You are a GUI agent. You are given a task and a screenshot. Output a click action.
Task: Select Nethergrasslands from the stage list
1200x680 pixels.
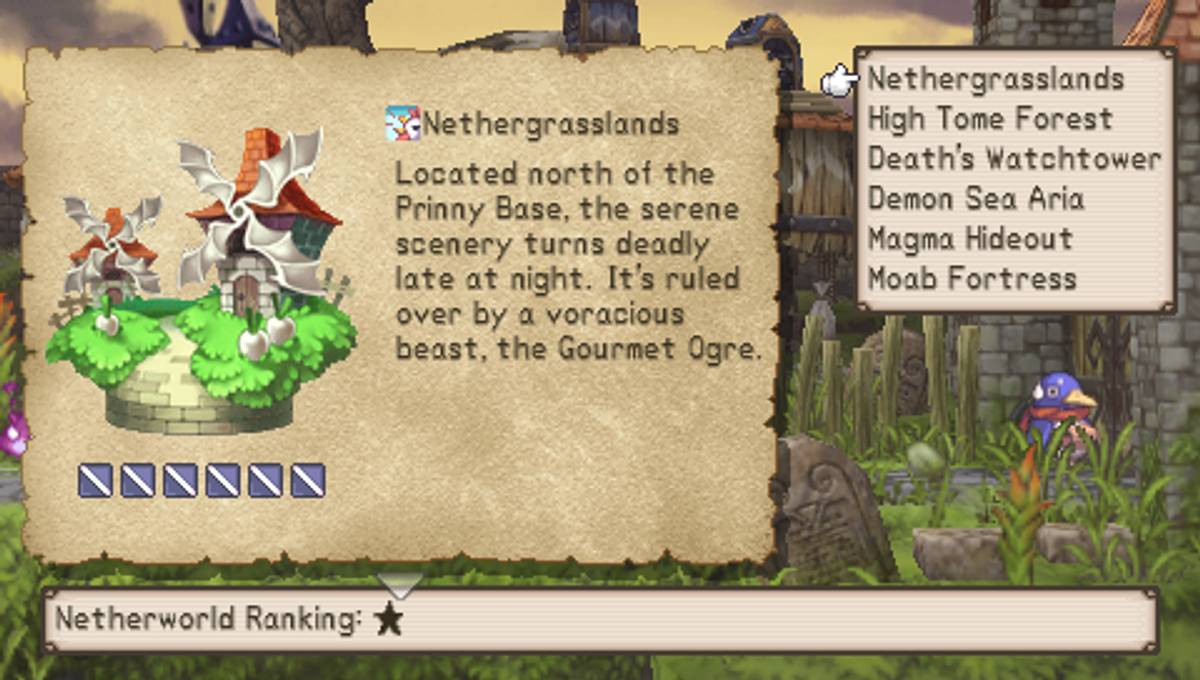coord(996,79)
